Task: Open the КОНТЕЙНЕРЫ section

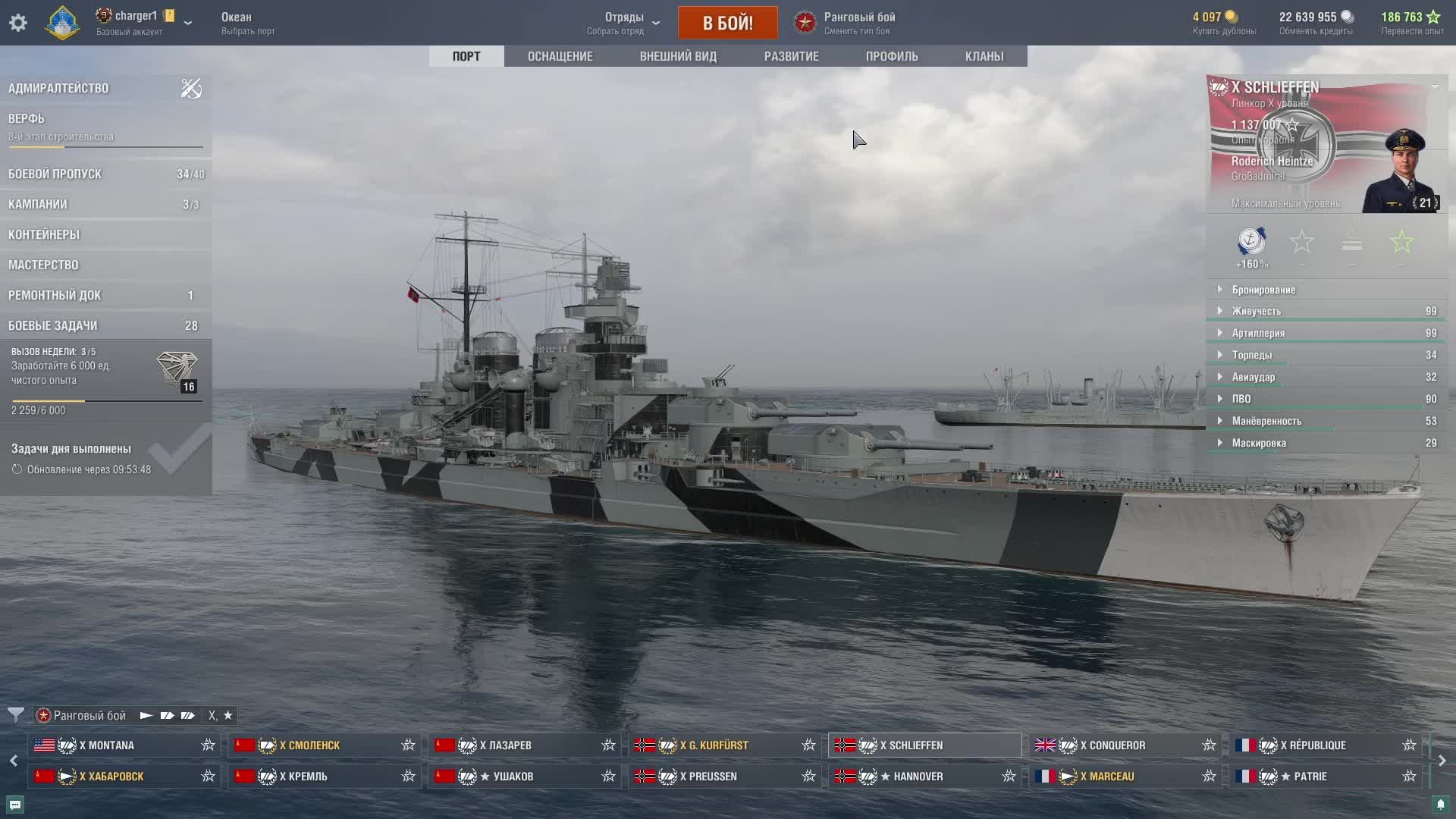Action: pyautogui.click(x=44, y=234)
